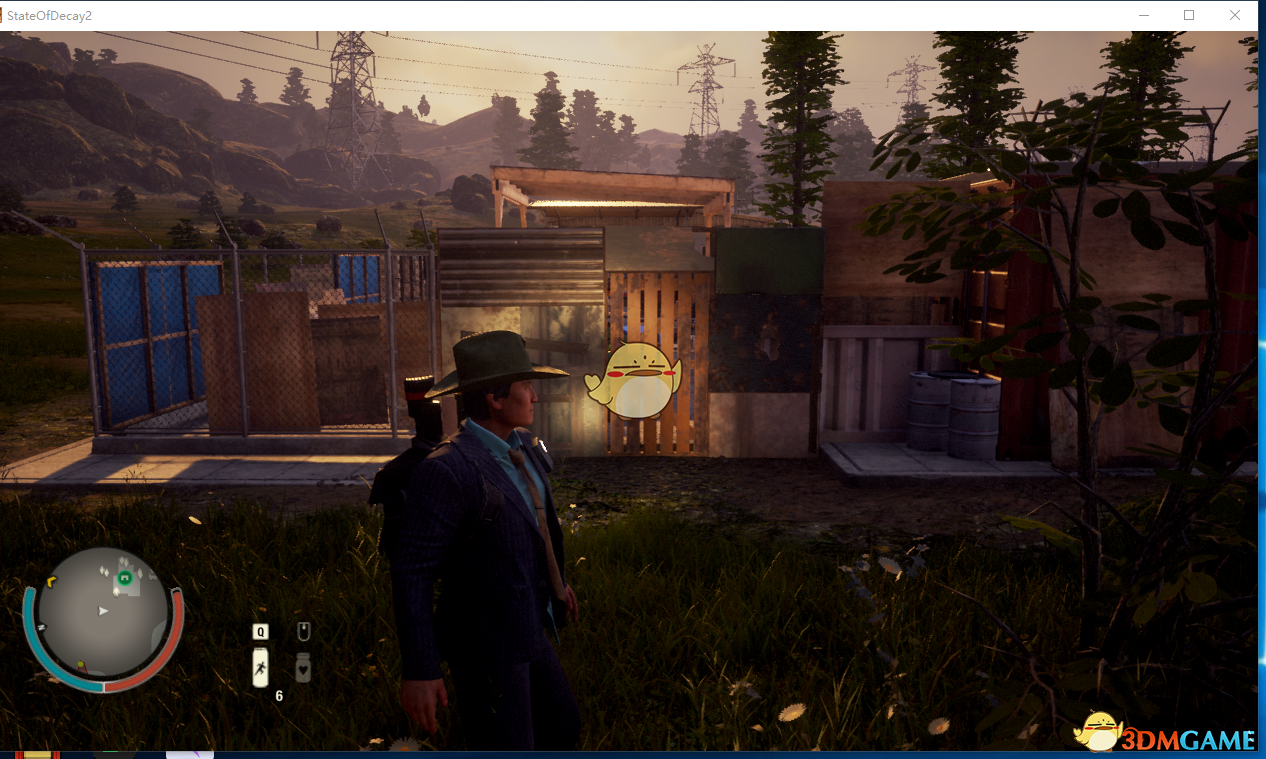Close the StateOfDecay2 window
Image resolution: width=1266 pixels, height=759 pixels.
pyautogui.click(x=1235, y=15)
